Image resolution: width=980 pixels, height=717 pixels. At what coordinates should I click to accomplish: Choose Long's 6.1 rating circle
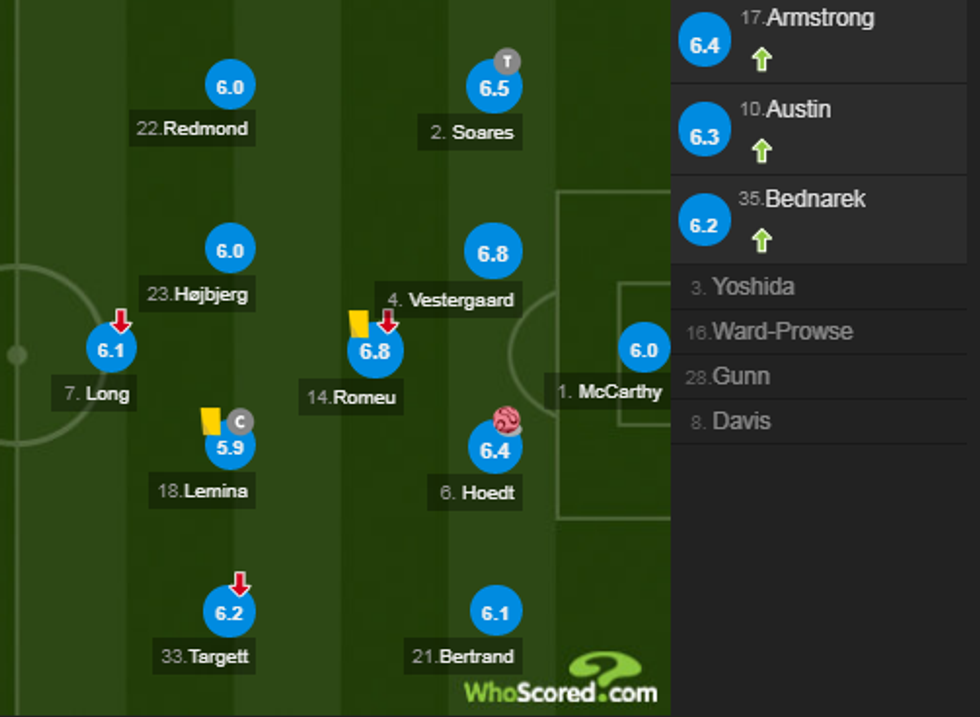coord(111,349)
